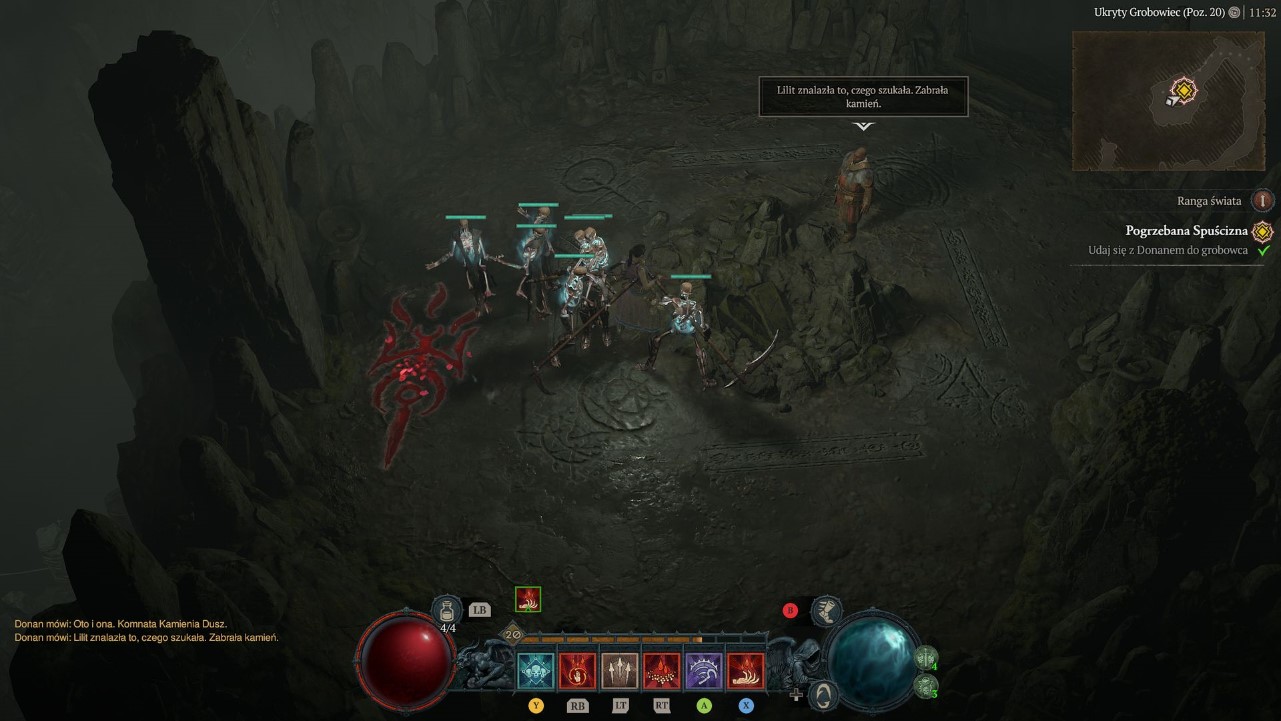Click the active buff icon above skill bar

click(528, 600)
